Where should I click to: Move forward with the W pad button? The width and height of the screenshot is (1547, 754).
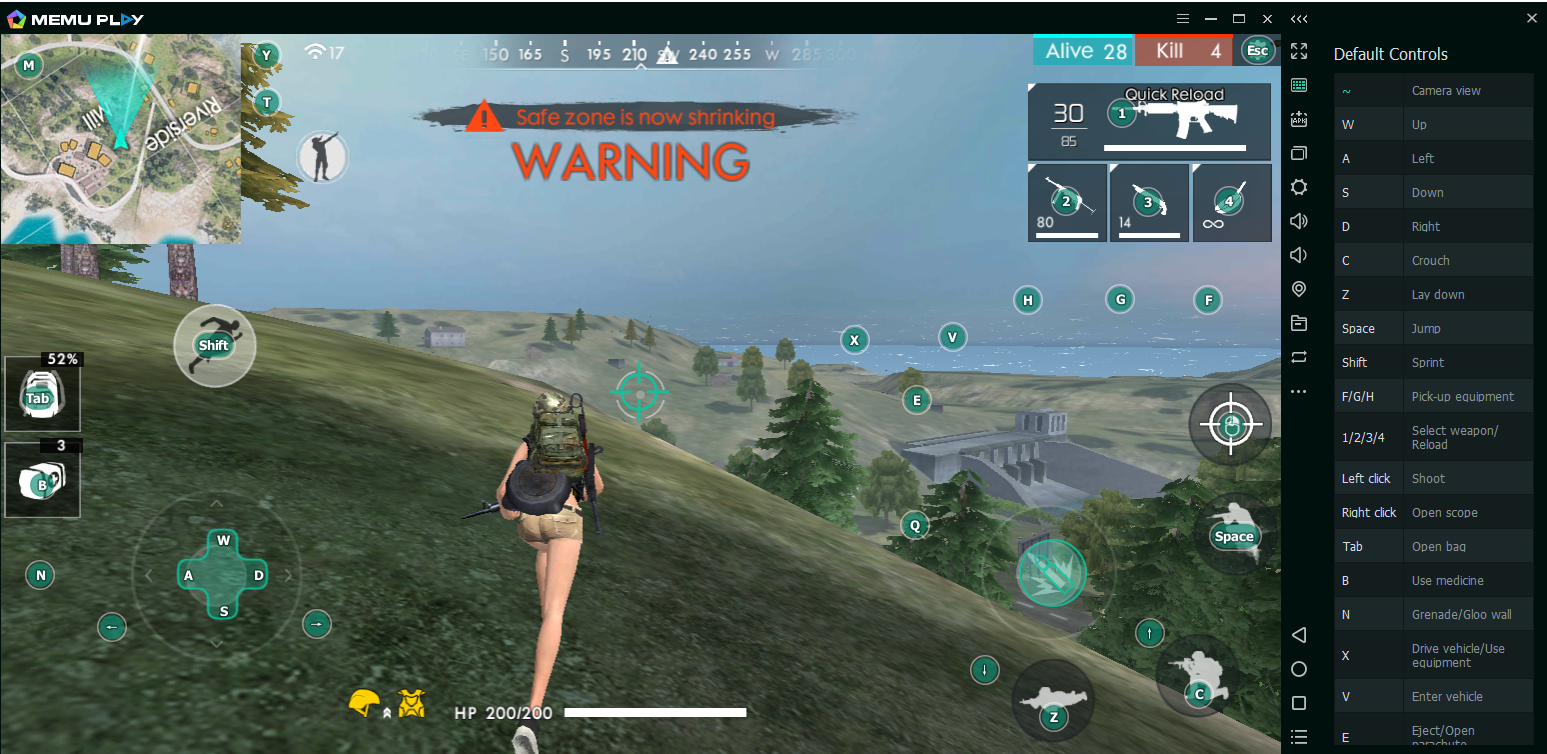pyautogui.click(x=224, y=541)
